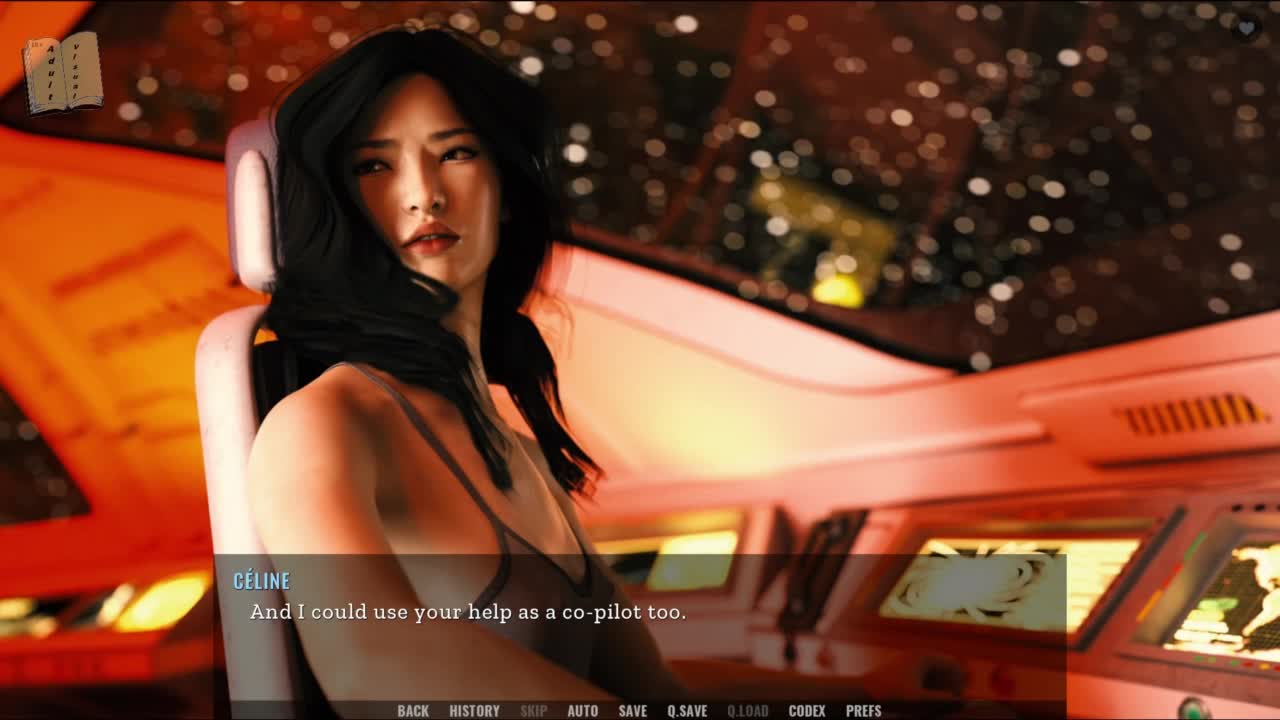Screen dimensions: 1280x720
Task: Open the dialogue History log
Action: [x=474, y=711]
